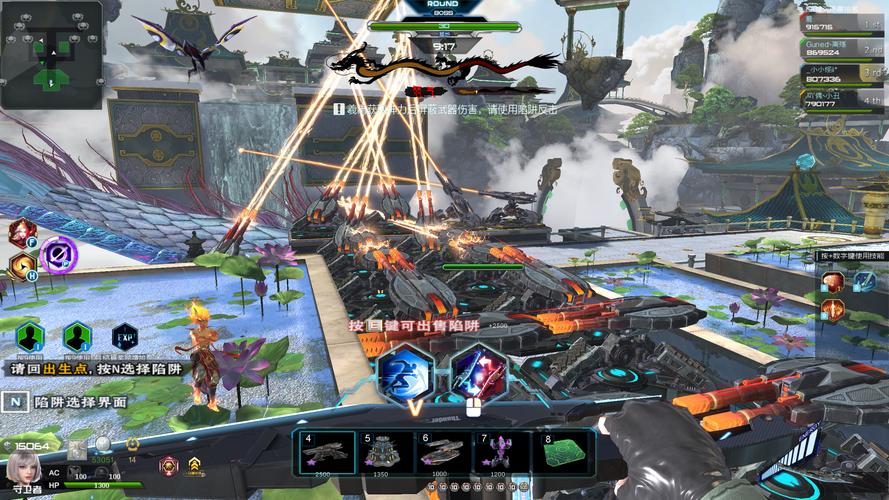
Task: Use the blue swirl skill on the right
Action: pos(864,282)
